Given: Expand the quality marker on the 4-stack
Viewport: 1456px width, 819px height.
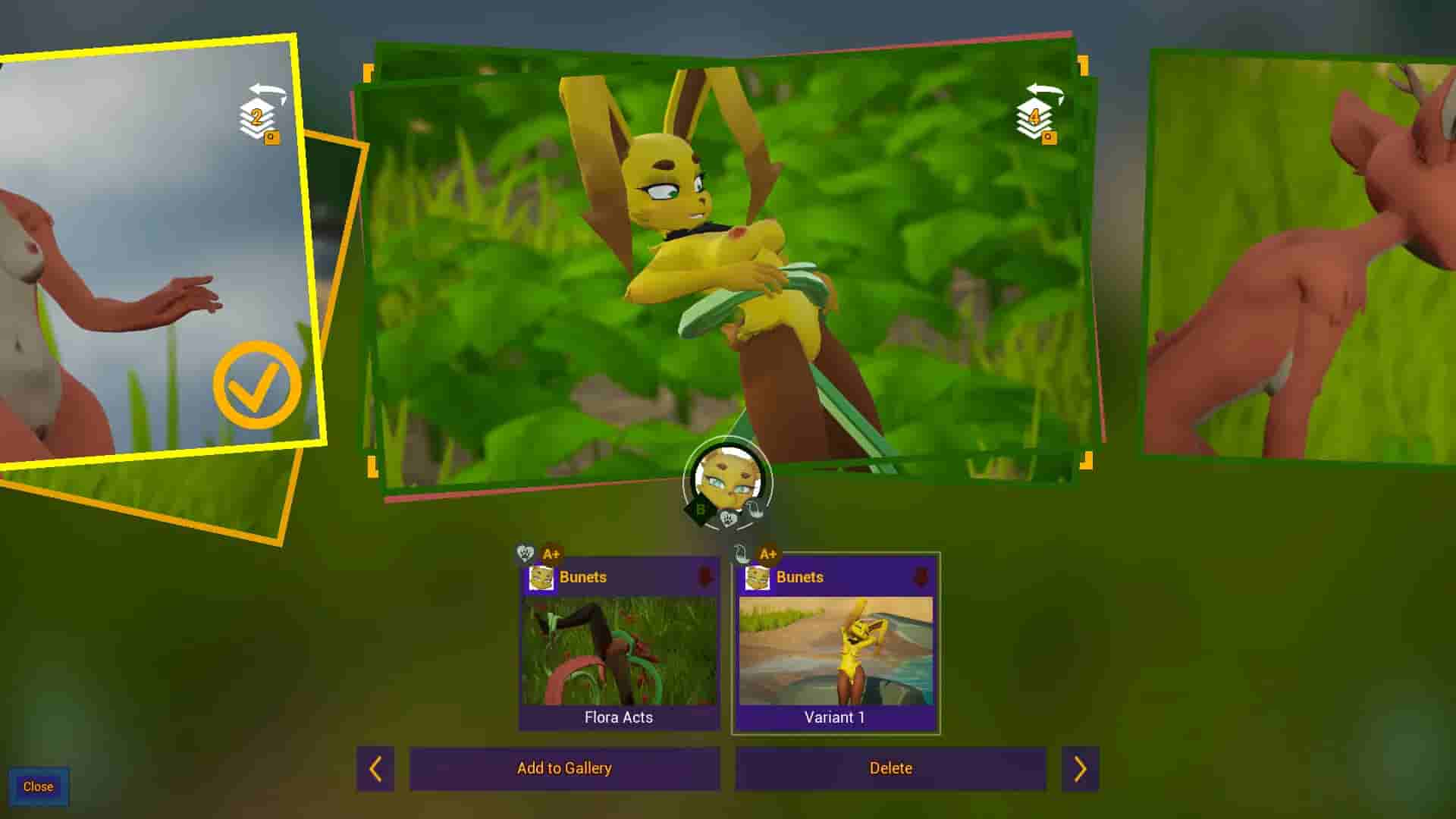Looking at the screenshot, I should click(1049, 138).
